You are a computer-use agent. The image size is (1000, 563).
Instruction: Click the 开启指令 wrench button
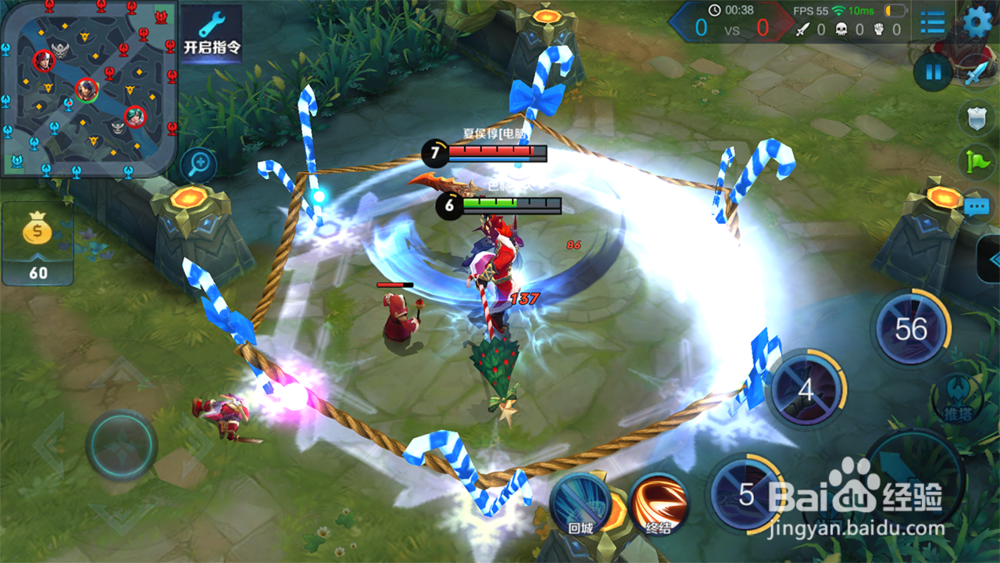pos(211,33)
